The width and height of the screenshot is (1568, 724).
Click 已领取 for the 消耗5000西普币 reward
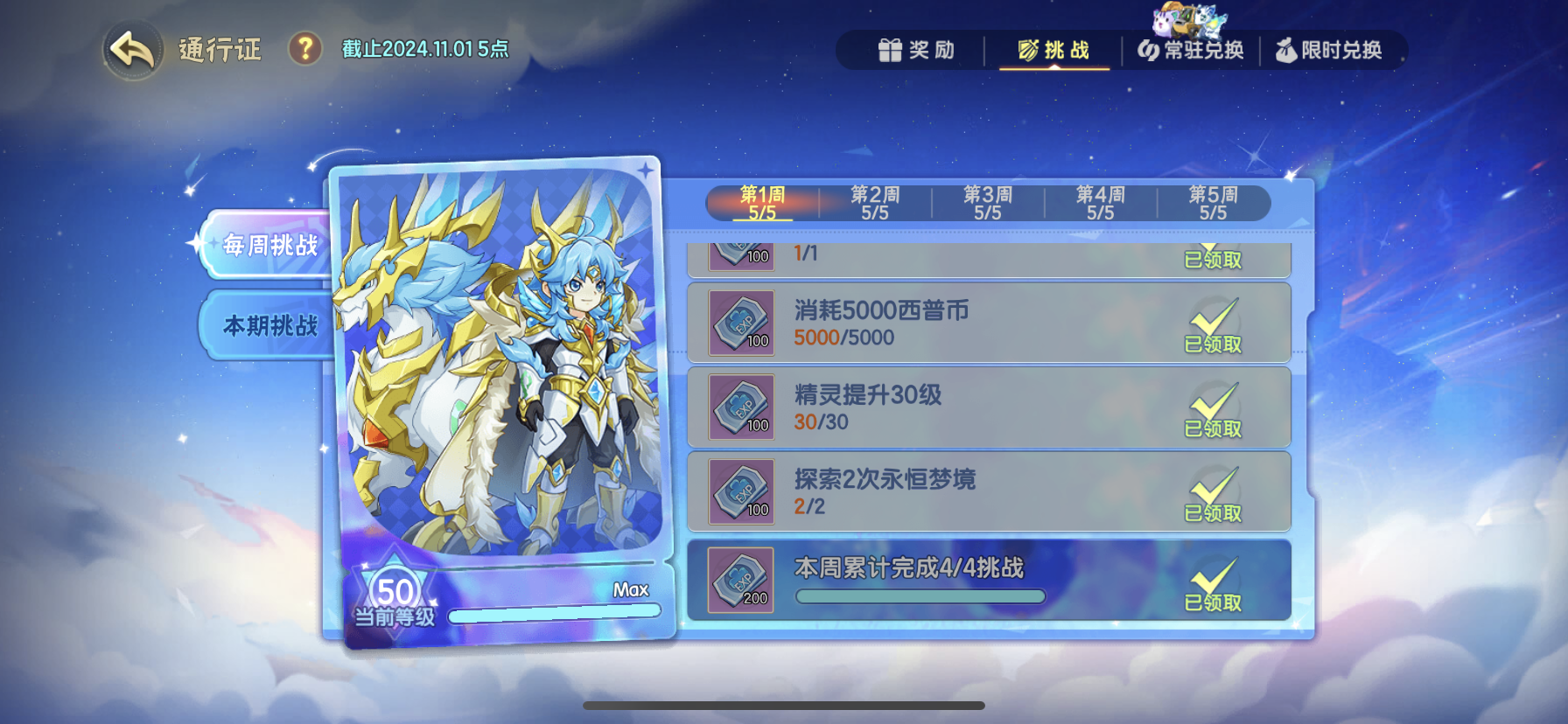click(x=1214, y=345)
